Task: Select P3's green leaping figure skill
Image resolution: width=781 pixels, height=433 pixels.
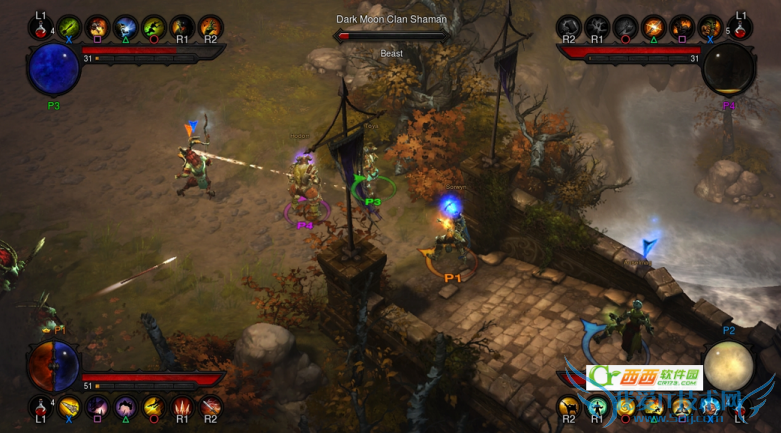Action: [x=154, y=27]
